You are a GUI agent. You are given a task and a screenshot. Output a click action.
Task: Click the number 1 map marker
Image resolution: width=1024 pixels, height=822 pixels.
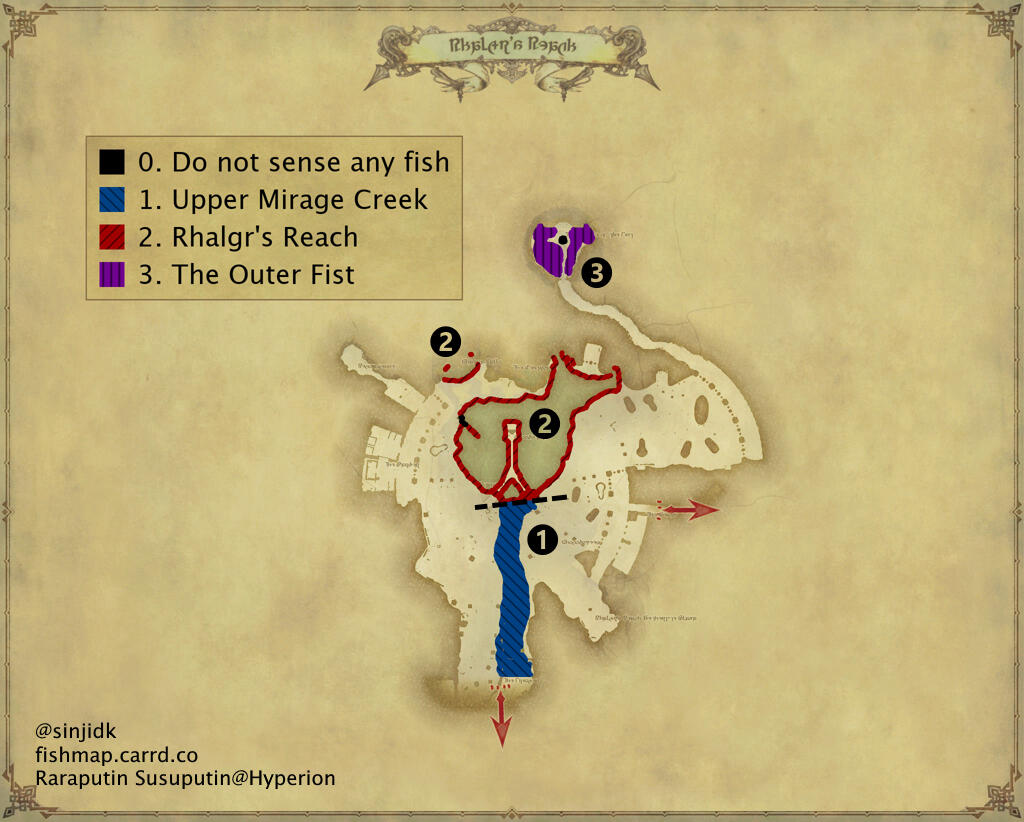(541, 540)
